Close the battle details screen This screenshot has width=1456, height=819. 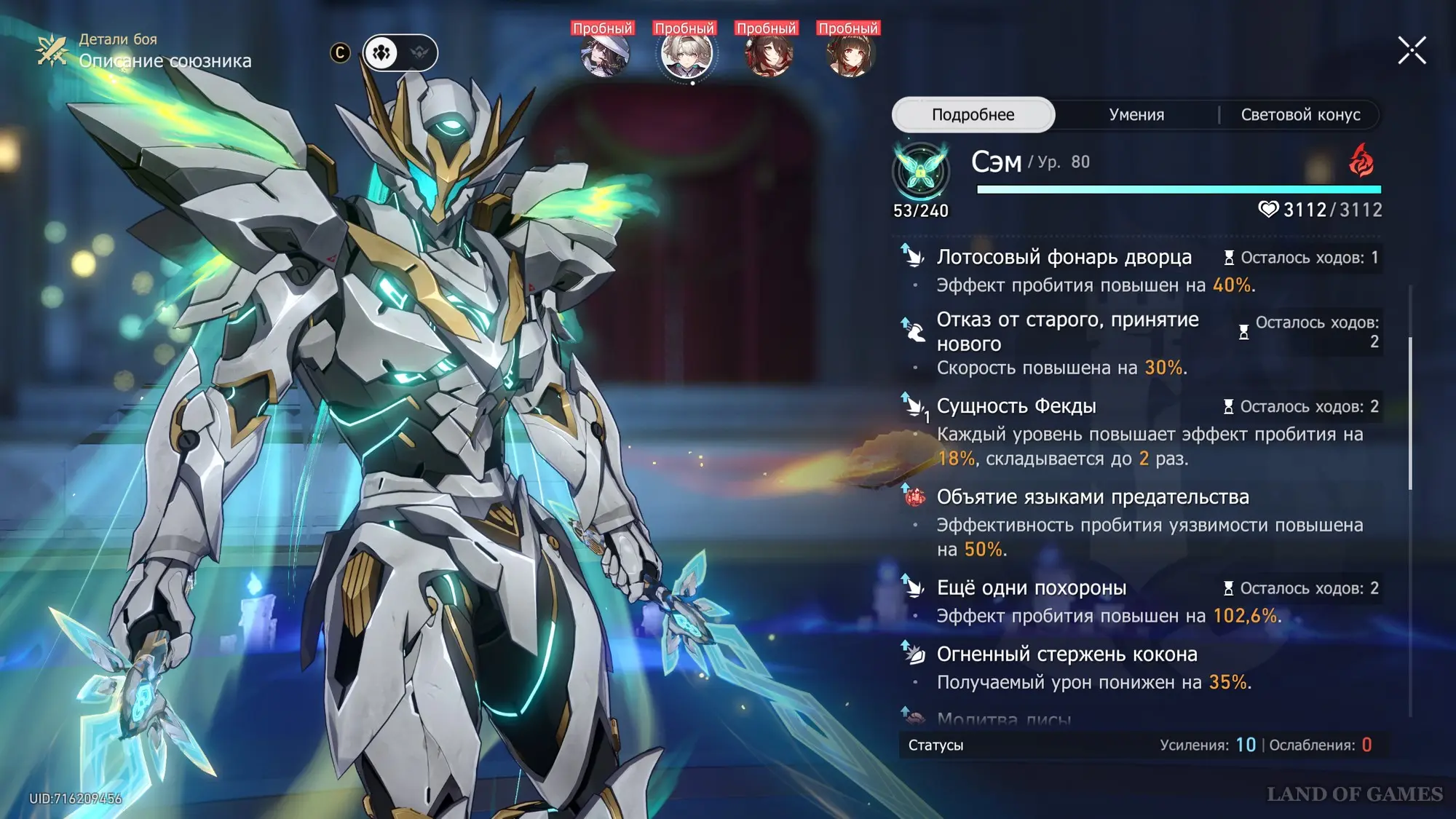1412,51
